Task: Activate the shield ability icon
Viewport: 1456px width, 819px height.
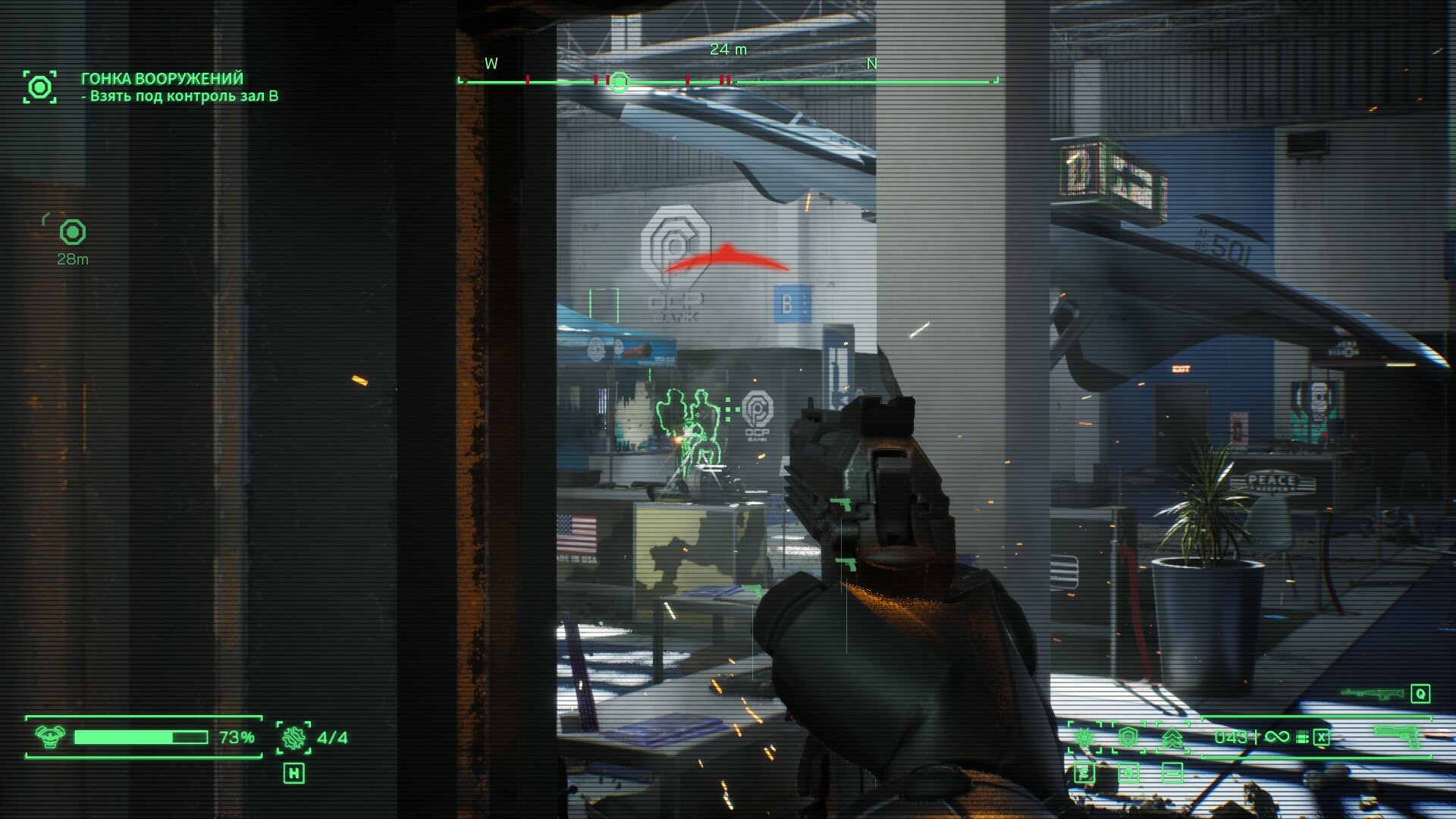Action: click(1128, 737)
